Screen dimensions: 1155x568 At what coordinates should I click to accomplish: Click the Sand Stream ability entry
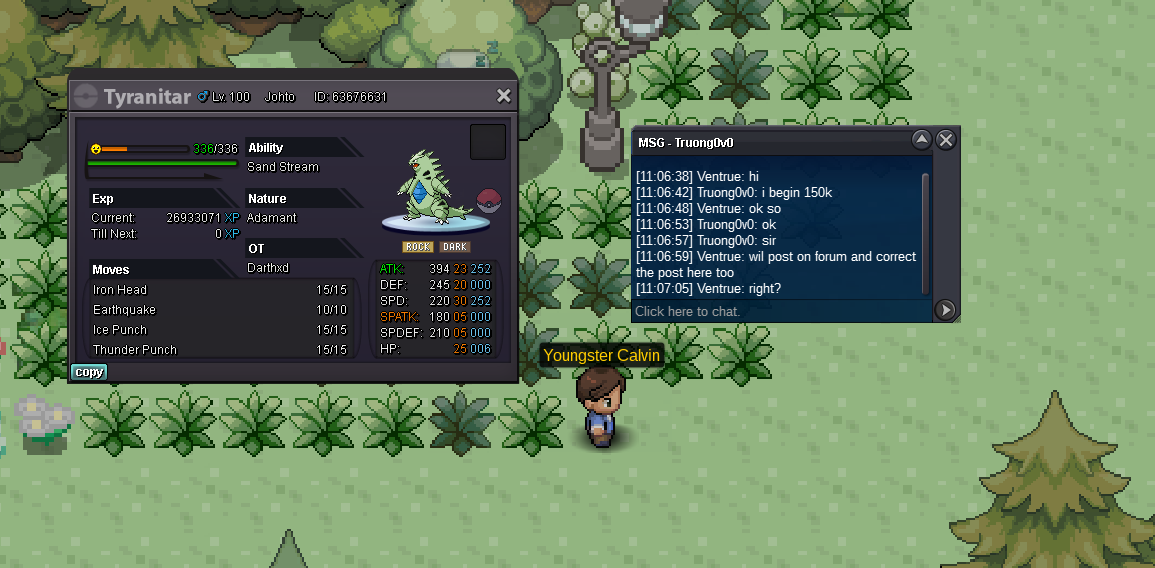coord(283,167)
